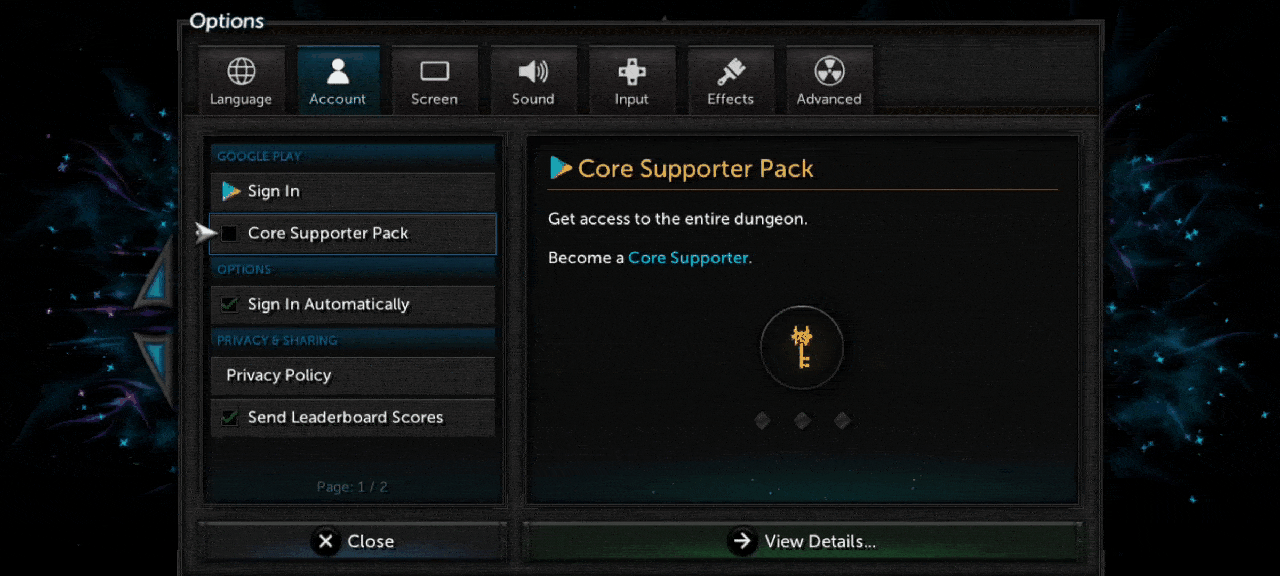This screenshot has width=1280, height=576.
Task: Switch to the Sound tab
Action: (x=533, y=81)
